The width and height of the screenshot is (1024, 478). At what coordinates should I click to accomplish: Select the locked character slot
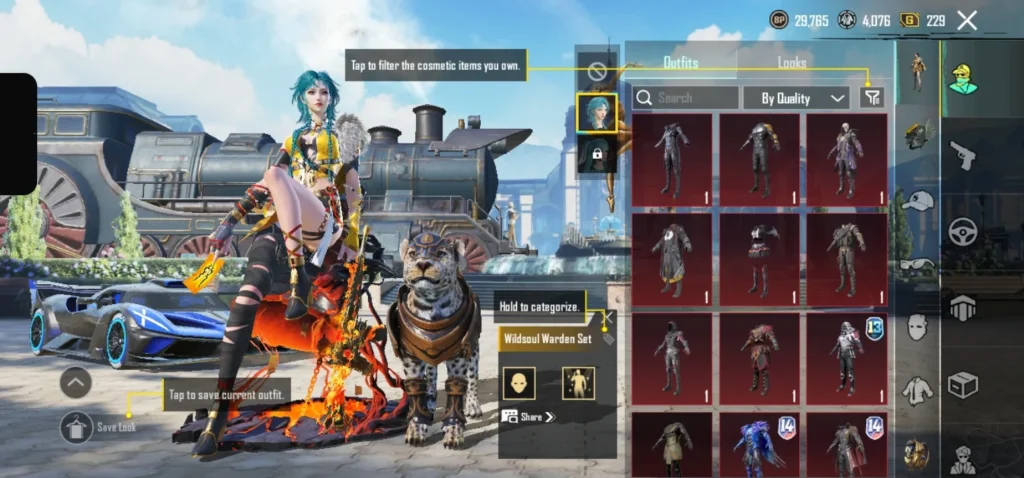coord(596,154)
